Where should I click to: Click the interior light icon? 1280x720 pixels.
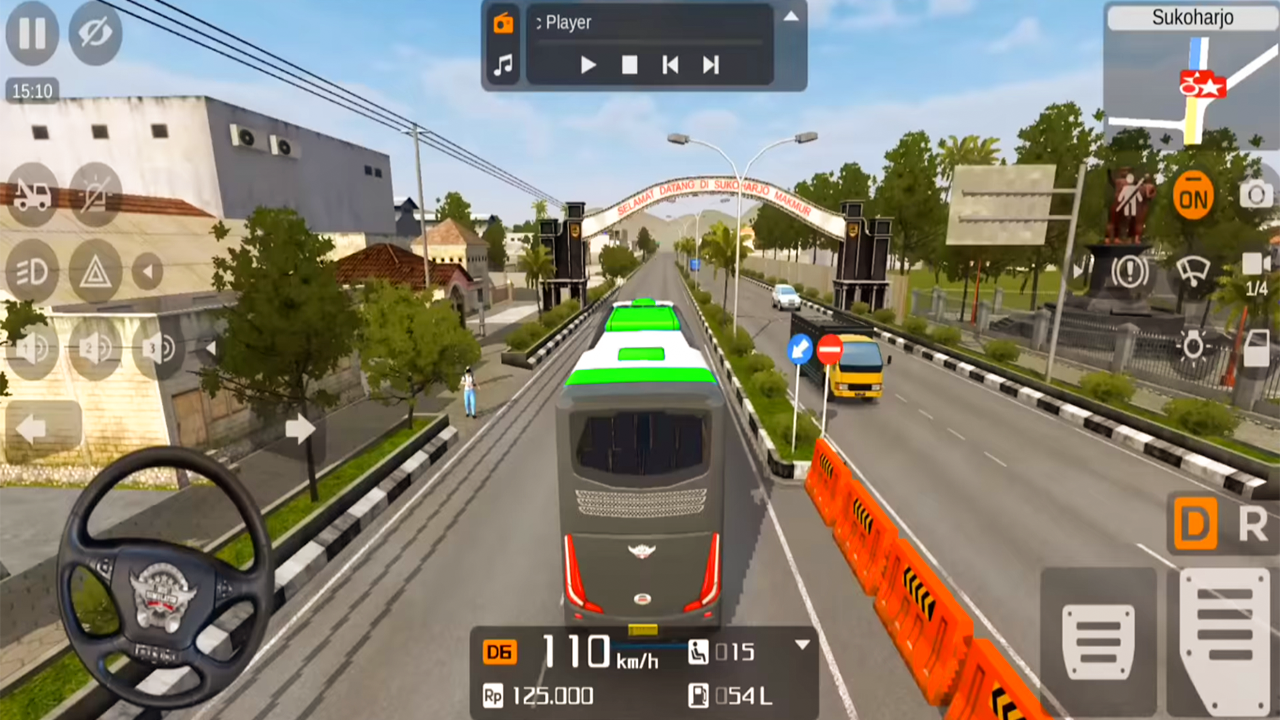coord(1193,346)
